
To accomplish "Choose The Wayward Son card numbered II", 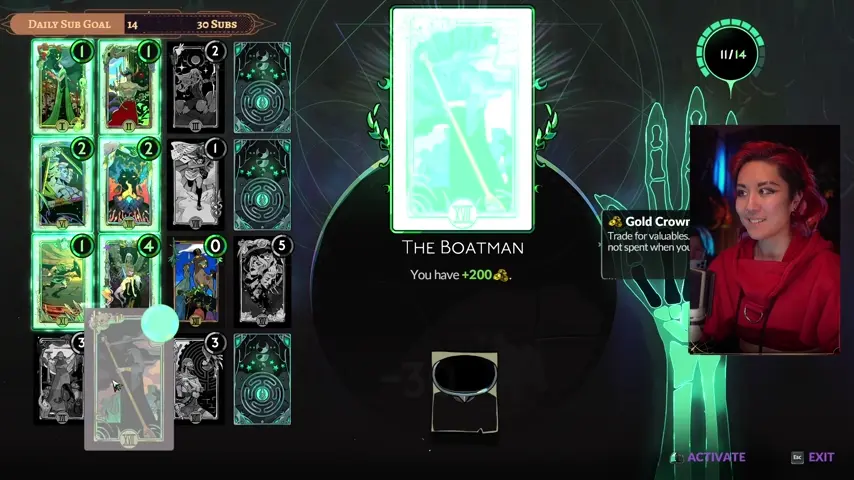I will (x=130, y=88).
